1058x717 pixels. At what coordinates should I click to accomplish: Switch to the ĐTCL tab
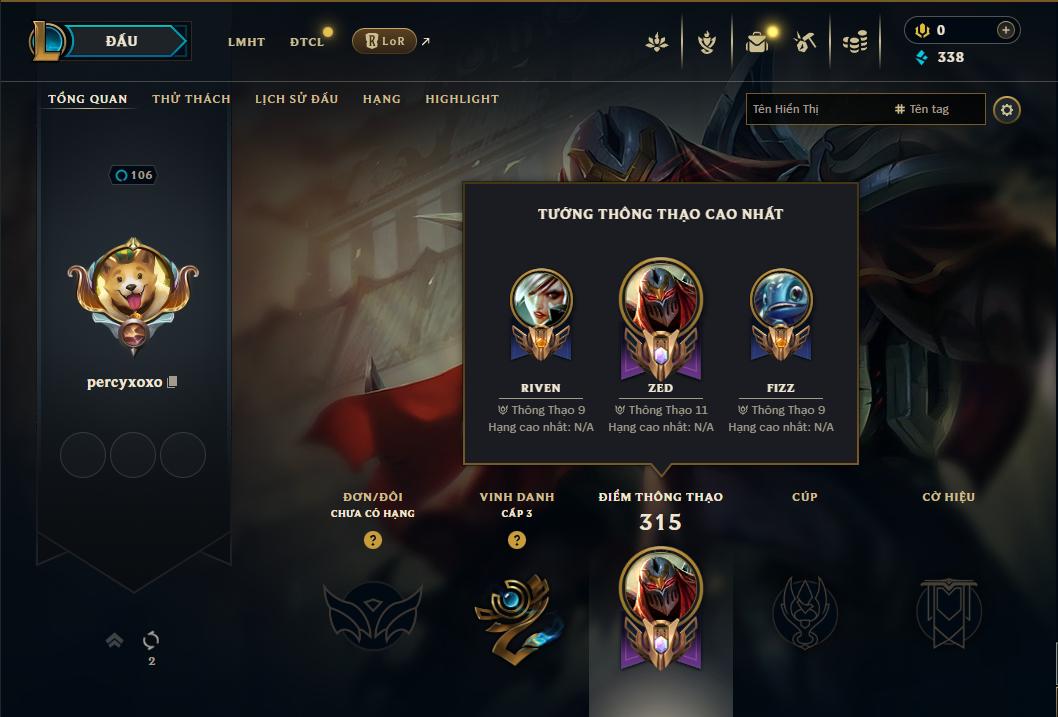(307, 42)
